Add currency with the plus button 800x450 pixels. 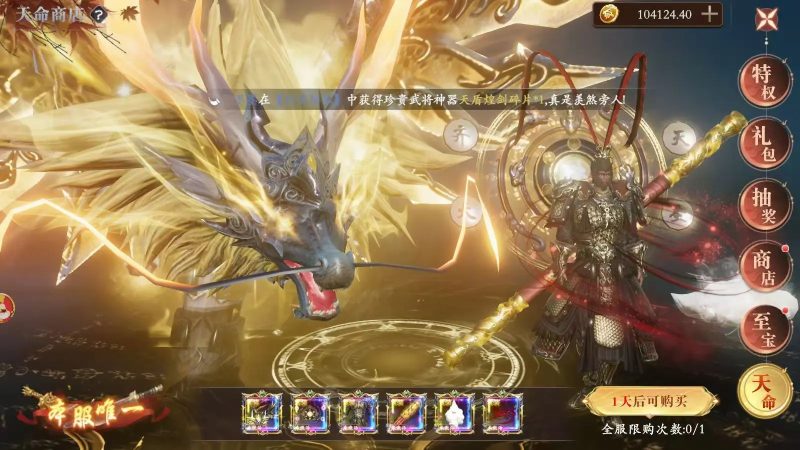pos(709,14)
